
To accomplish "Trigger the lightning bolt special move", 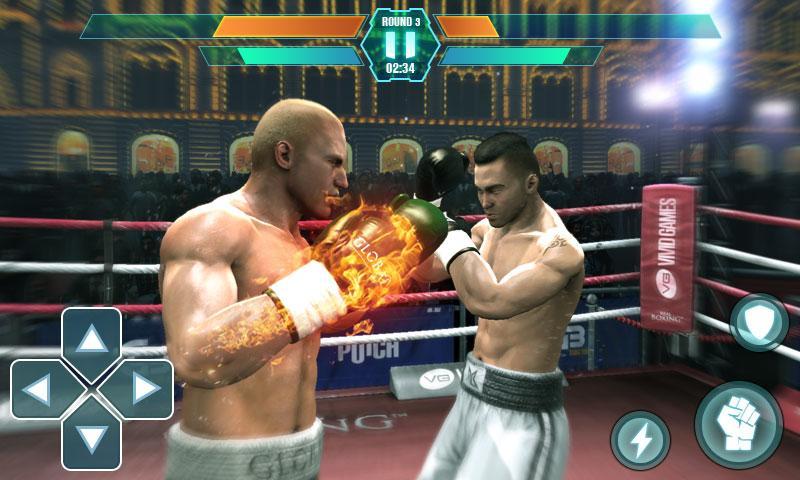I will pyautogui.click(x=640, y=440).
